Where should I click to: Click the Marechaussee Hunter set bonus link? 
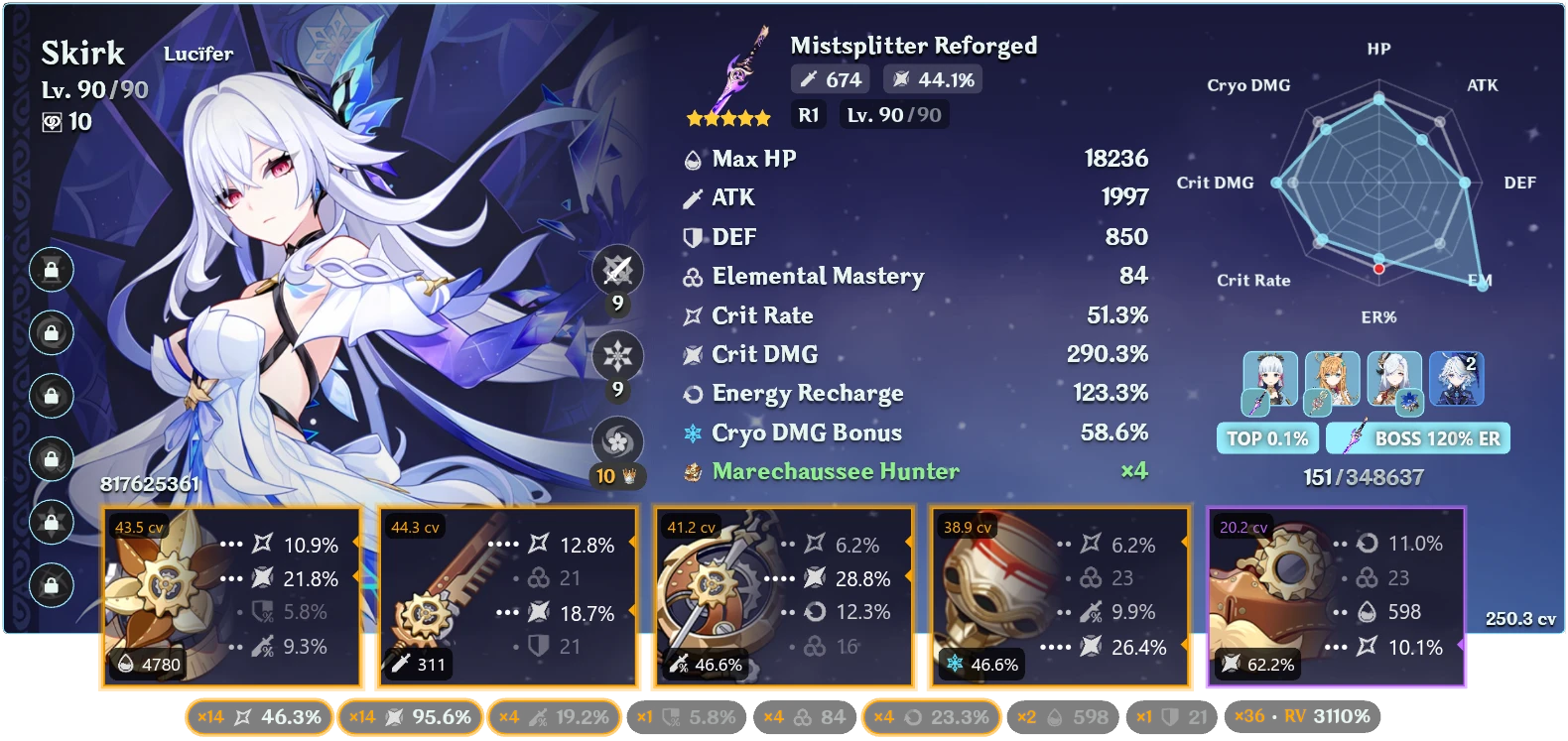834,471
